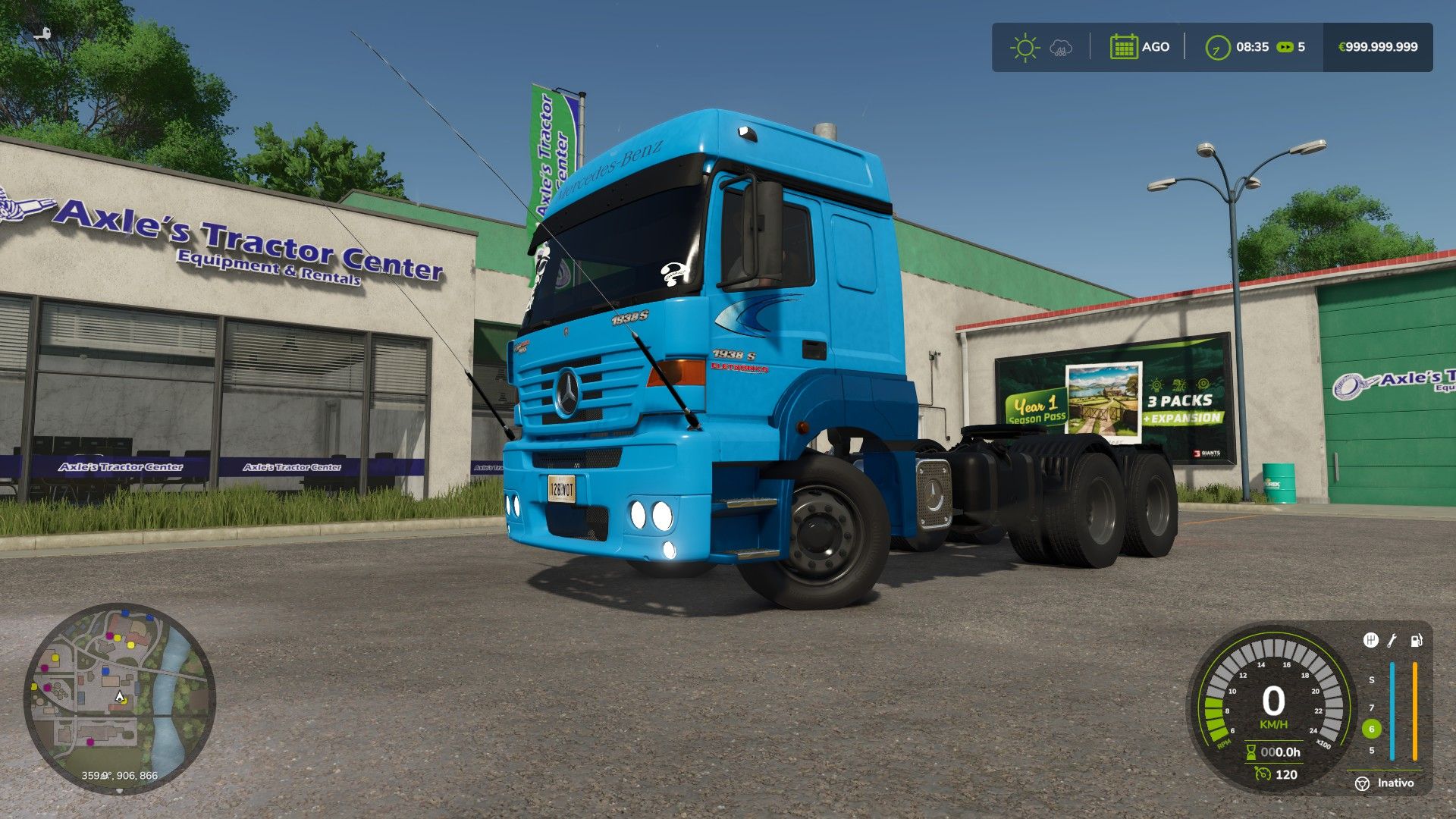
Task: Open the circular minimap
Action: pos(119,698)
